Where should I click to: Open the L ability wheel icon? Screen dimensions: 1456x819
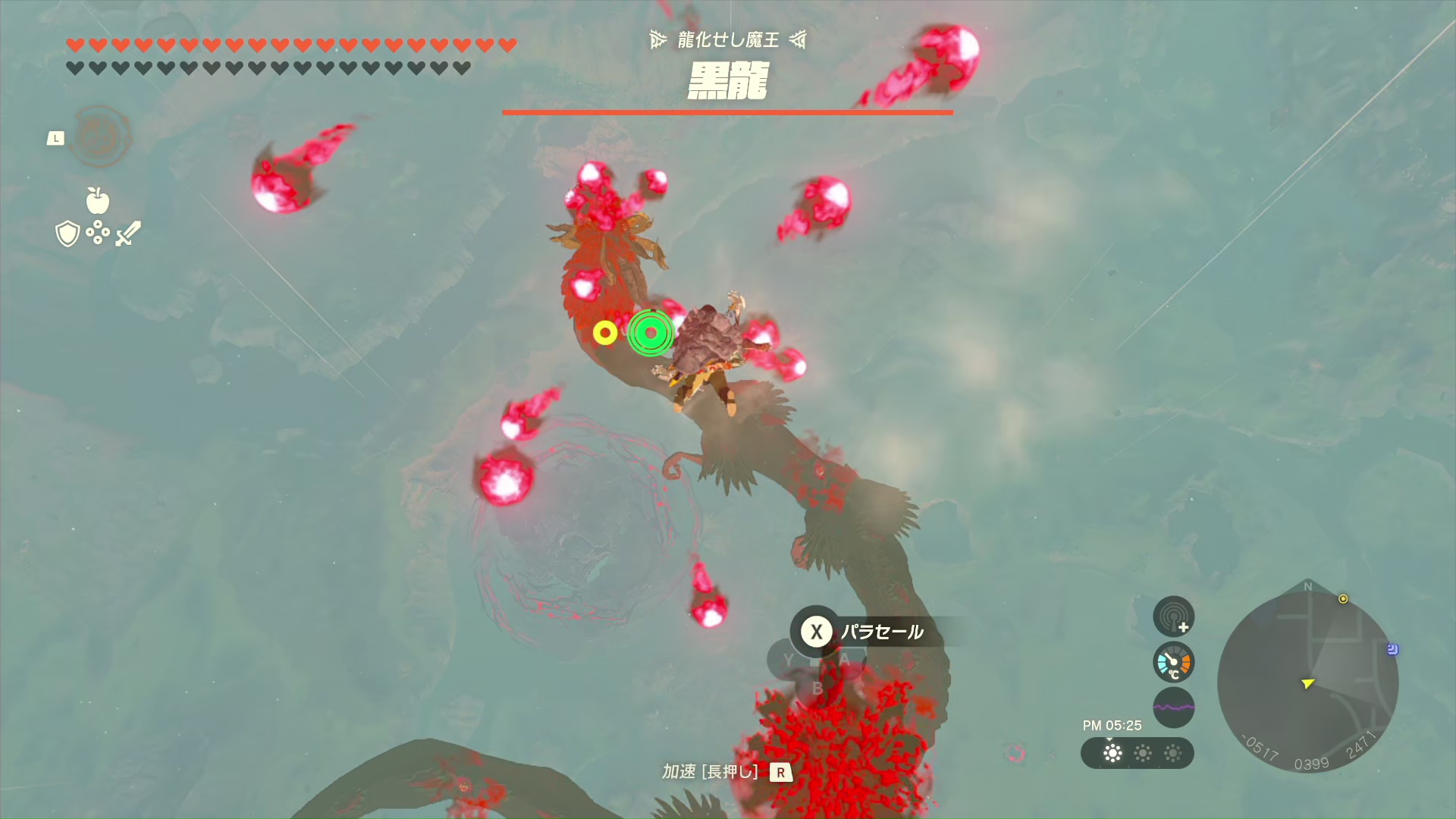click(99, 137)
